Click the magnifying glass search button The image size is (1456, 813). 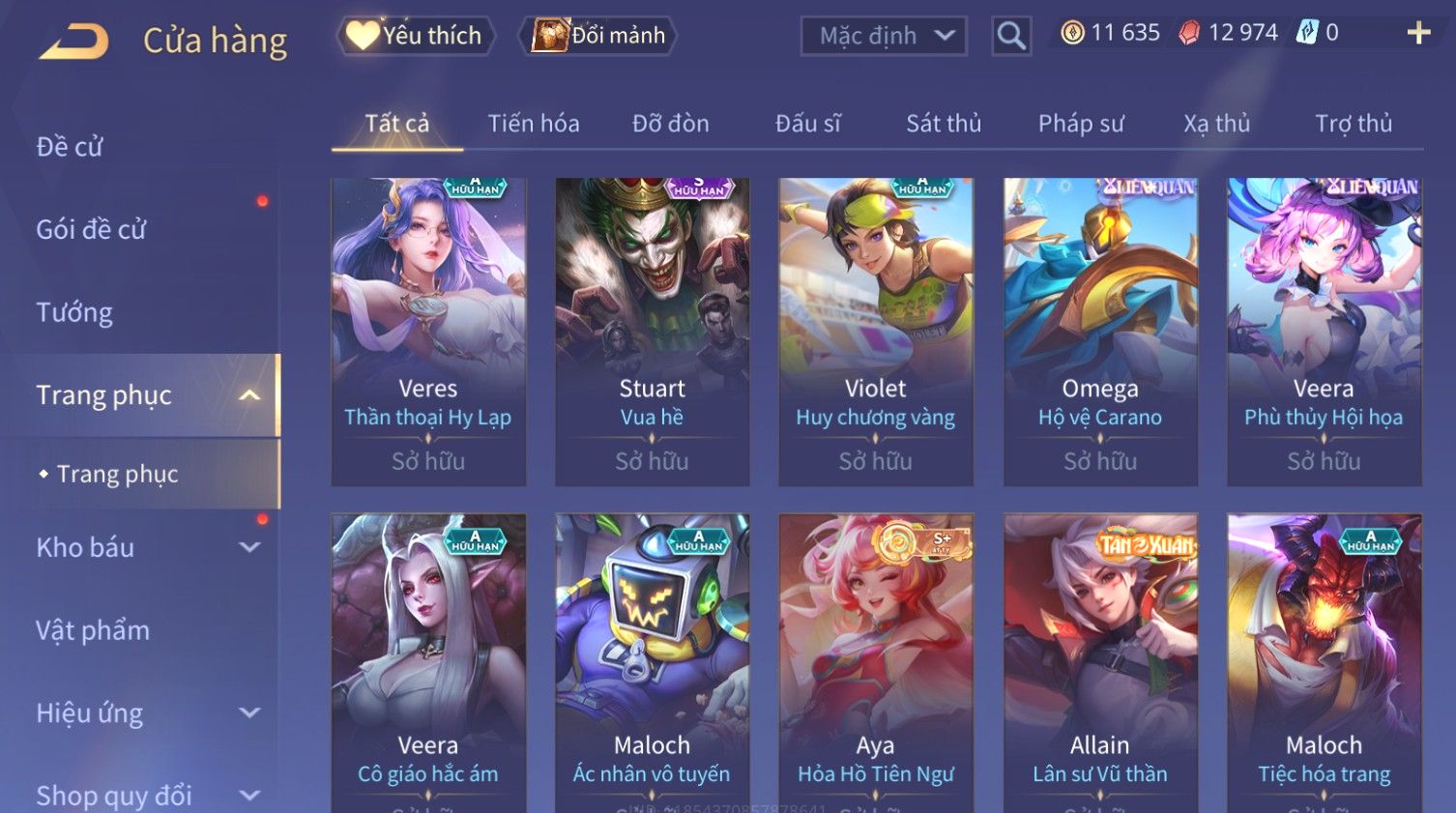pos(1011,36)
